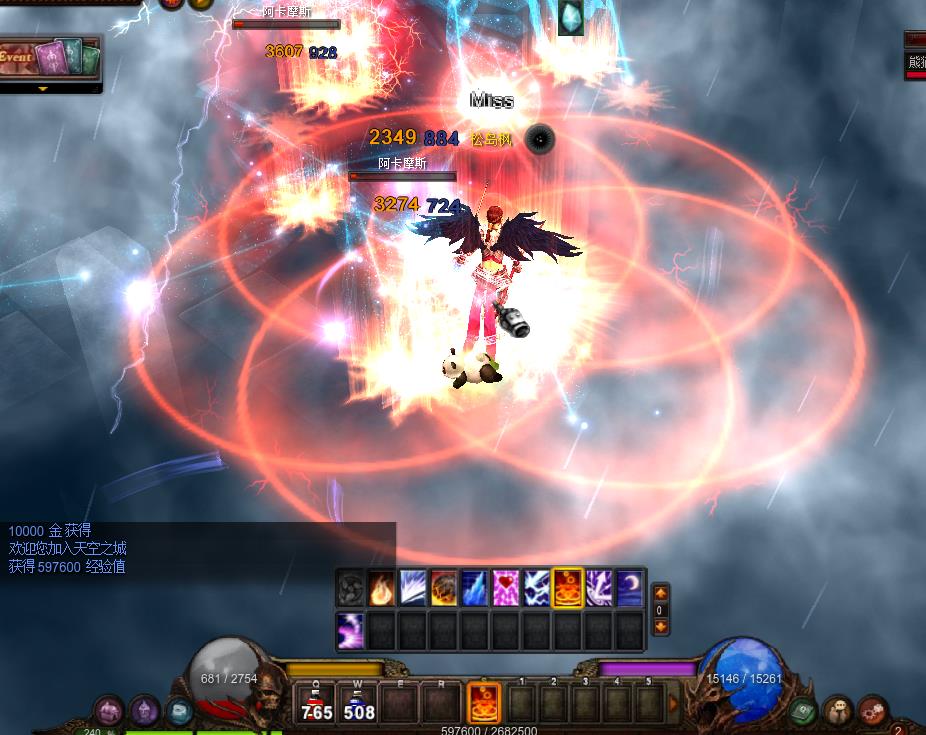Select the crescent moon skill icon
This screenshot has width=926, height=735.
[x=629, y=587]
